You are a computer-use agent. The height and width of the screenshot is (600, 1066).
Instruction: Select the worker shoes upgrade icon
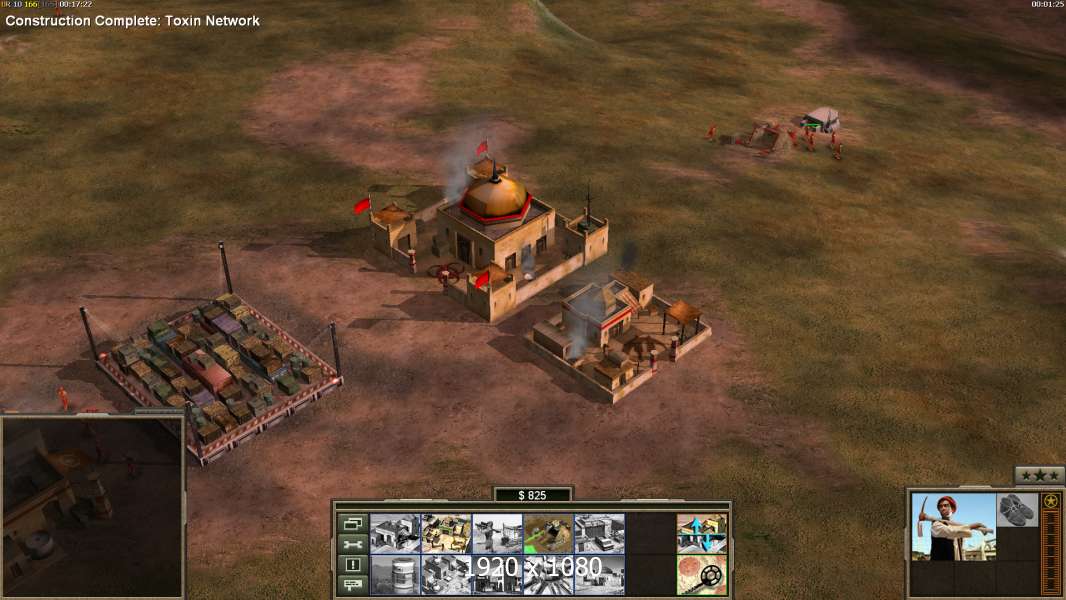click(1017, 510)
